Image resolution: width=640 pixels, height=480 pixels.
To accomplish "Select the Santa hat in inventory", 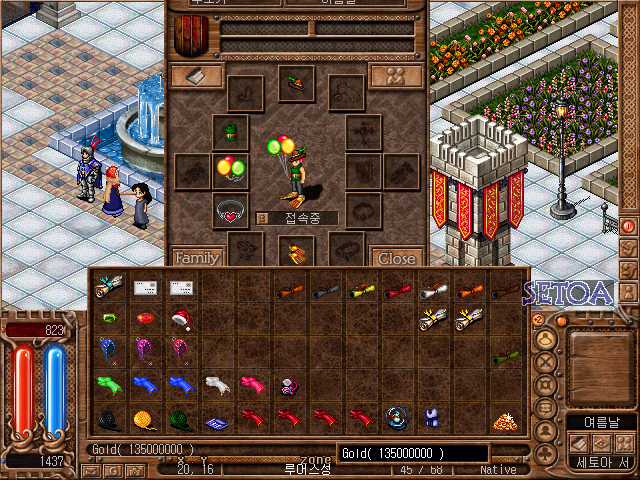I will tap(181, 320).
